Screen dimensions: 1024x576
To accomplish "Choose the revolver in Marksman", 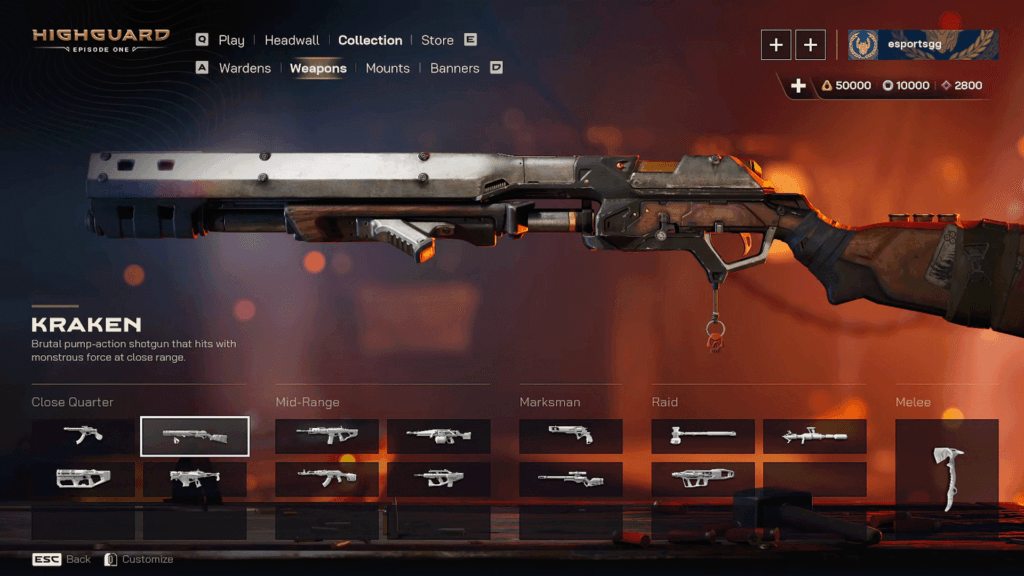I will 570,436.
